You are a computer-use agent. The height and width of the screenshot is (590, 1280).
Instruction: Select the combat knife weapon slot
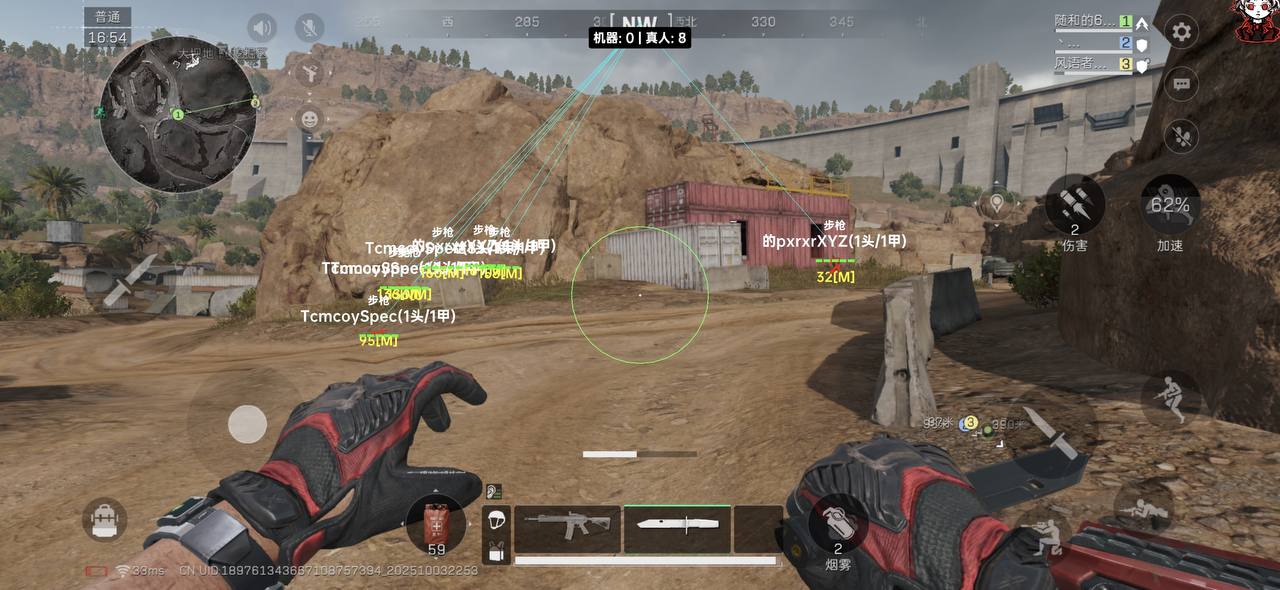(x=677, y=527)
